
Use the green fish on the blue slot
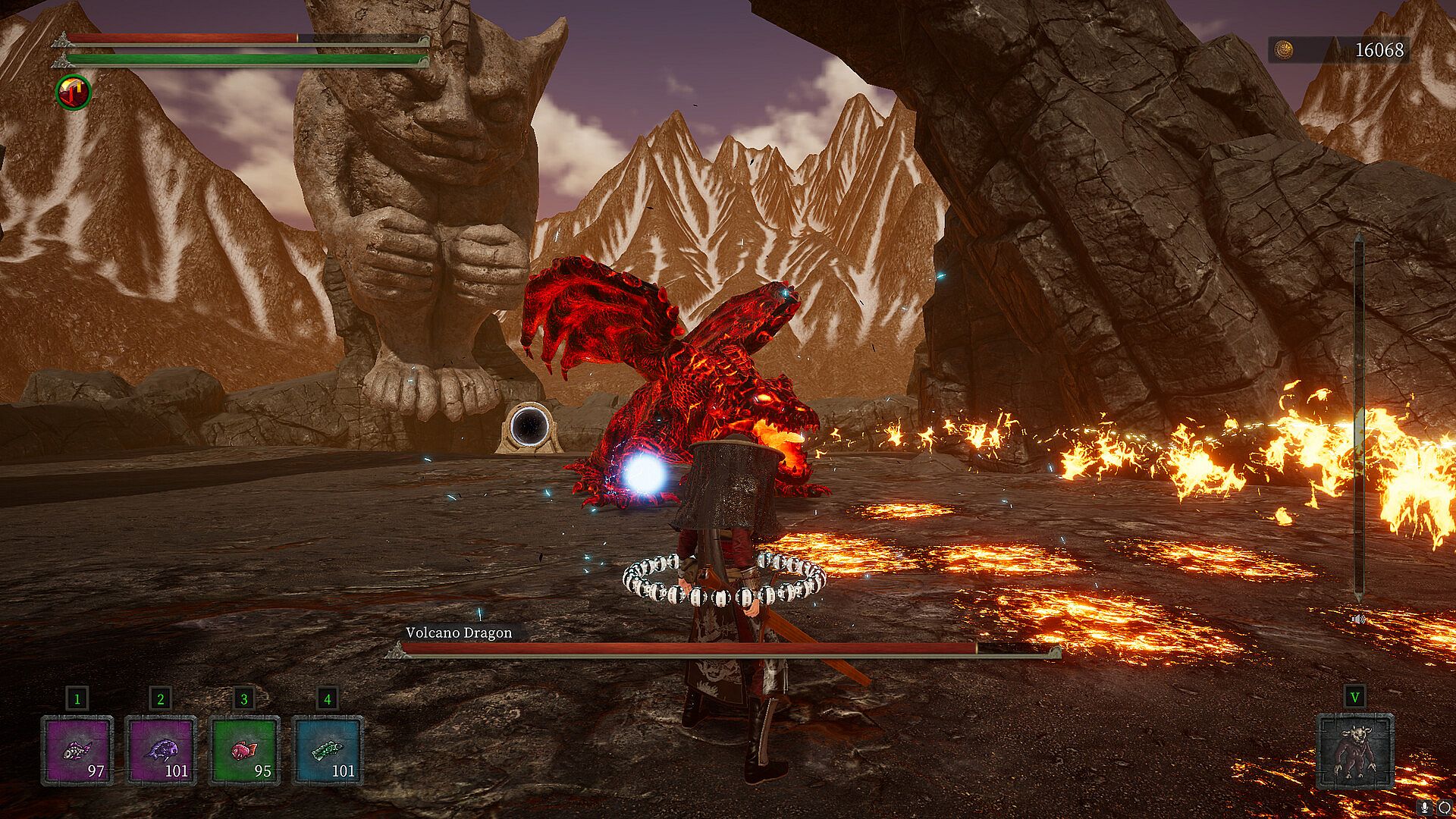point(328,750)
